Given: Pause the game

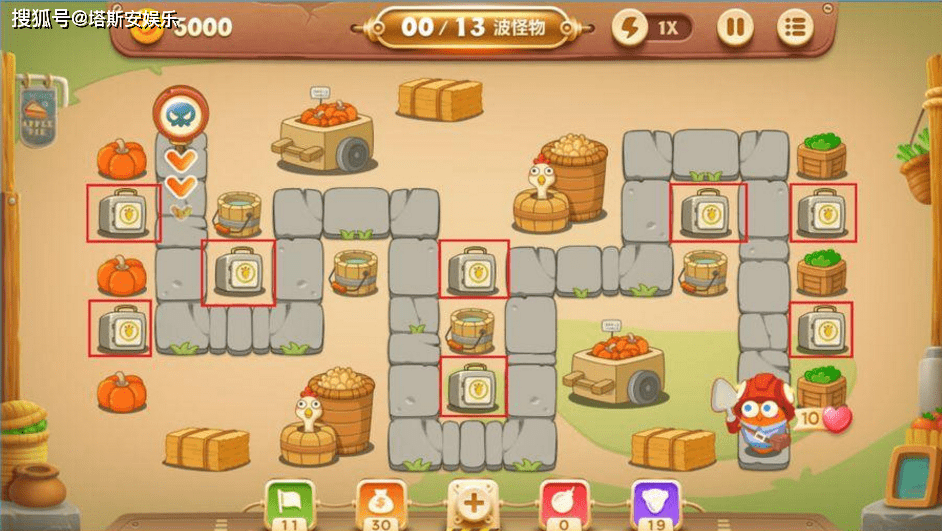Looking at the screenshot, I should [735, 27].
